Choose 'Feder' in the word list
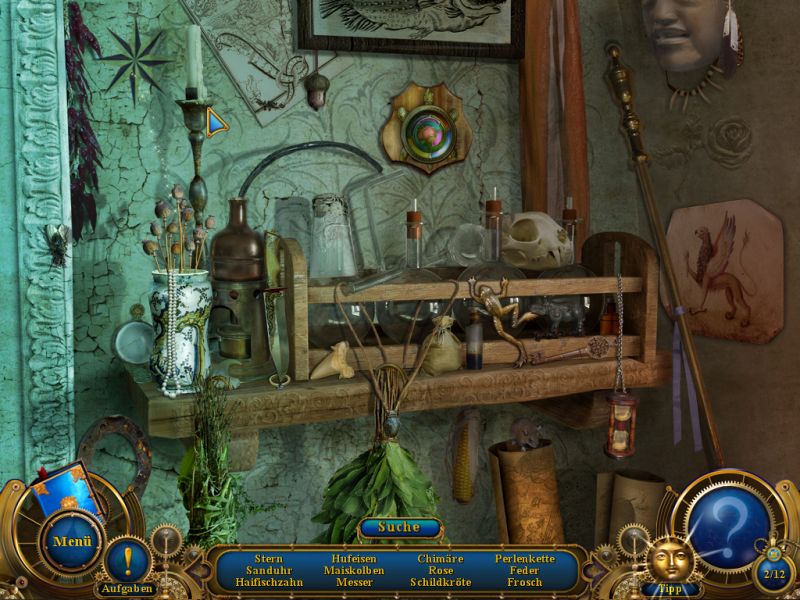The width and height of the screenshot is (800, 600). [525, 570]
